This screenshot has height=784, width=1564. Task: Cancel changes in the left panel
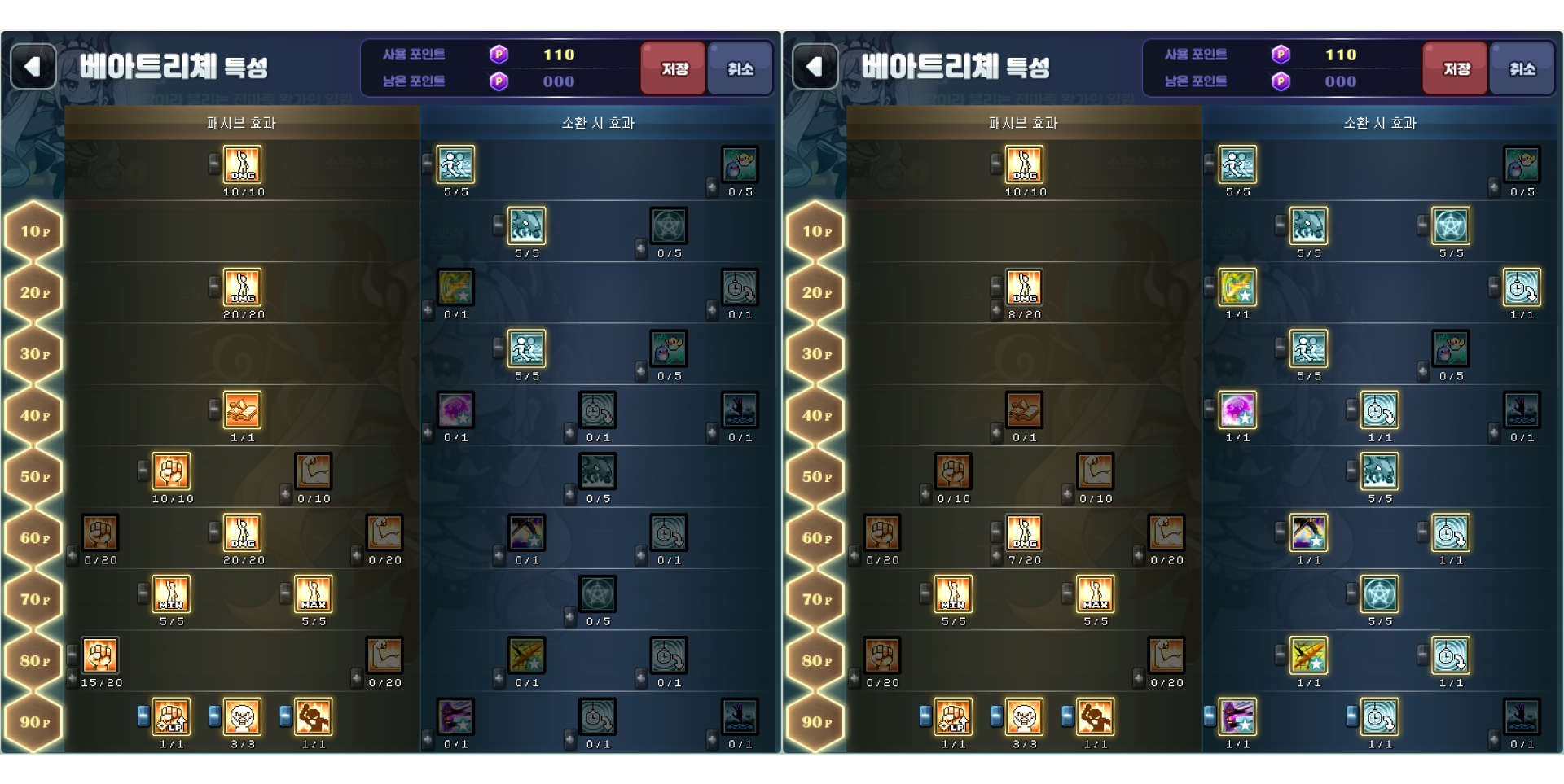[740, 68]
